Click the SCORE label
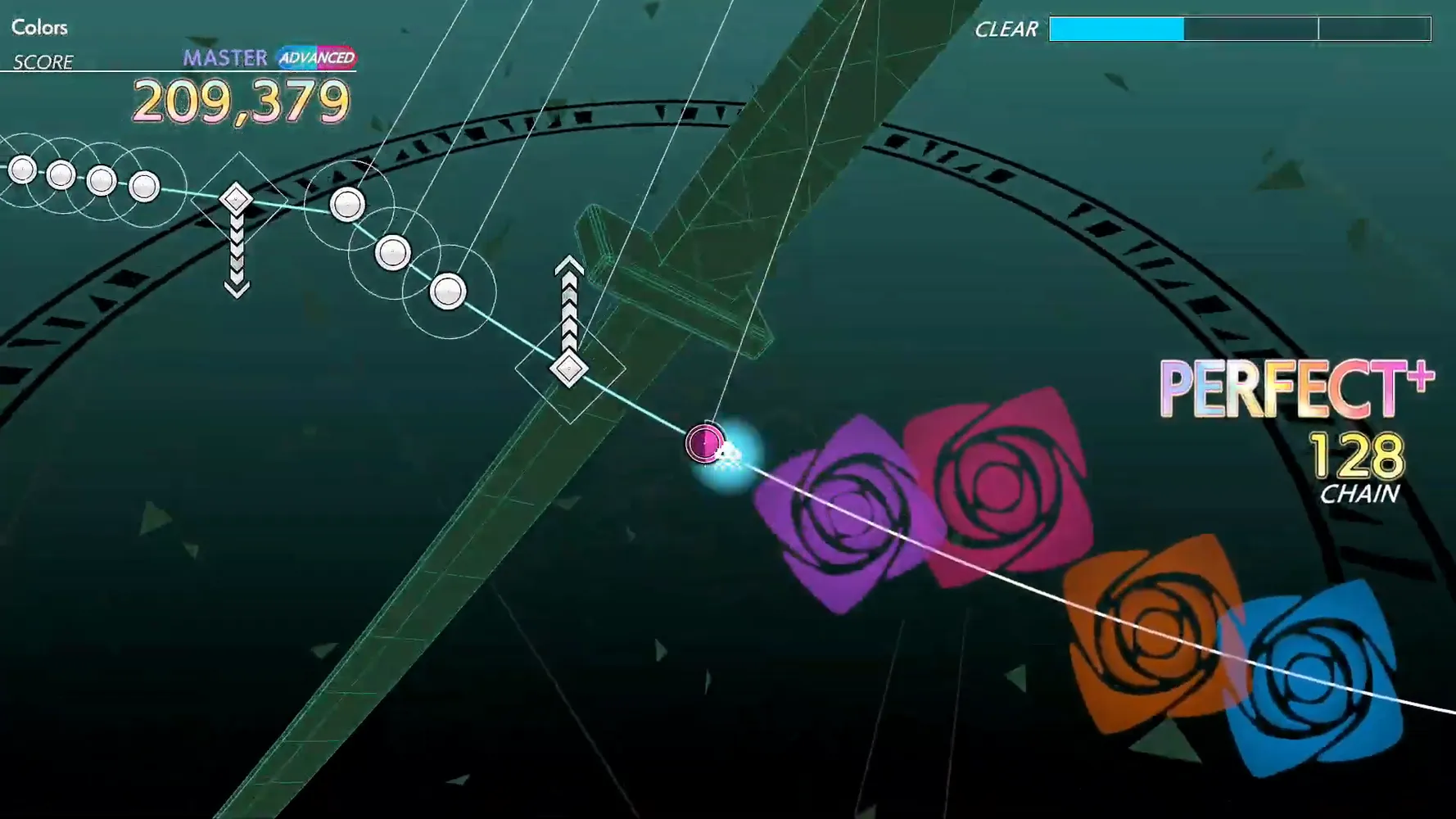 [43, 61]
